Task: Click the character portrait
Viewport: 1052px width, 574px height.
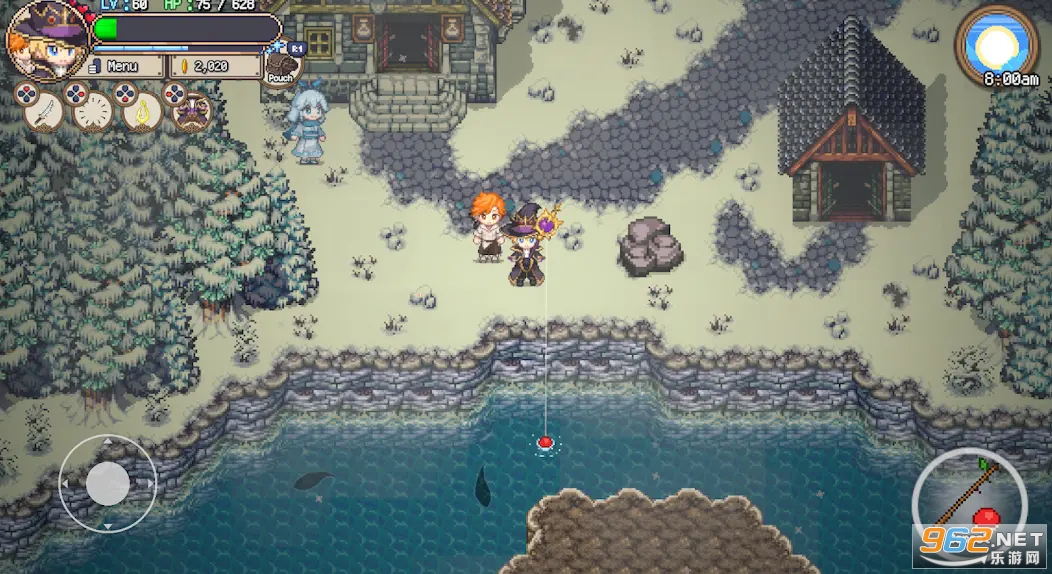Action: click(46, 40)
